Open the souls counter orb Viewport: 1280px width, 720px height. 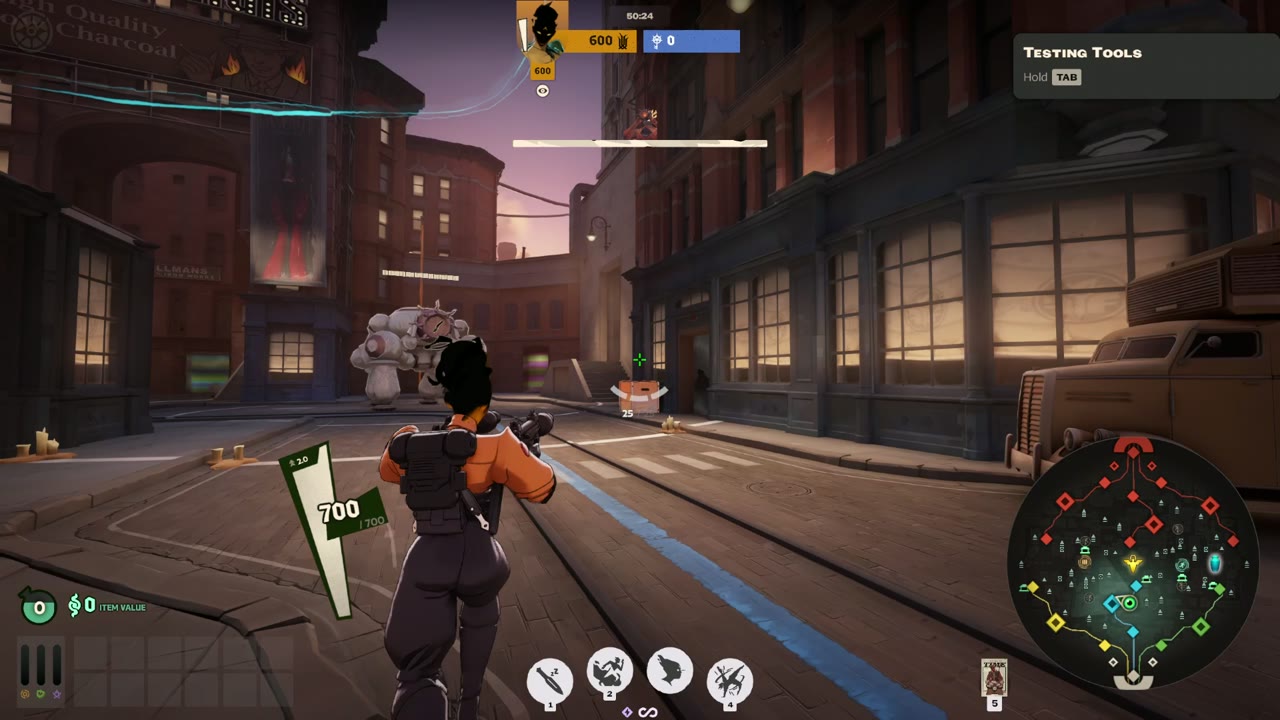point(39,606)
